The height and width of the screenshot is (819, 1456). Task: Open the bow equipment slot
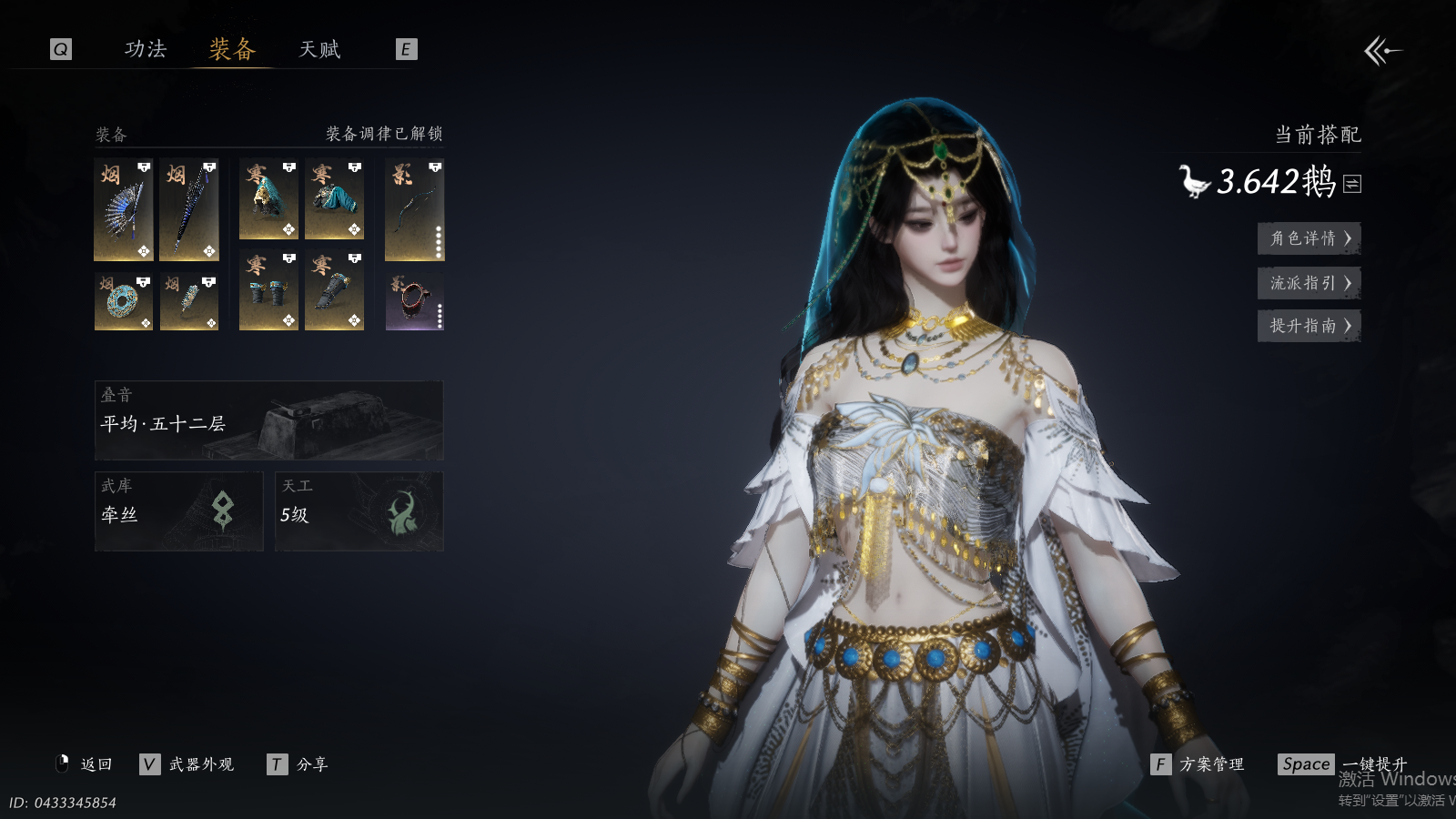click(414, 209)
